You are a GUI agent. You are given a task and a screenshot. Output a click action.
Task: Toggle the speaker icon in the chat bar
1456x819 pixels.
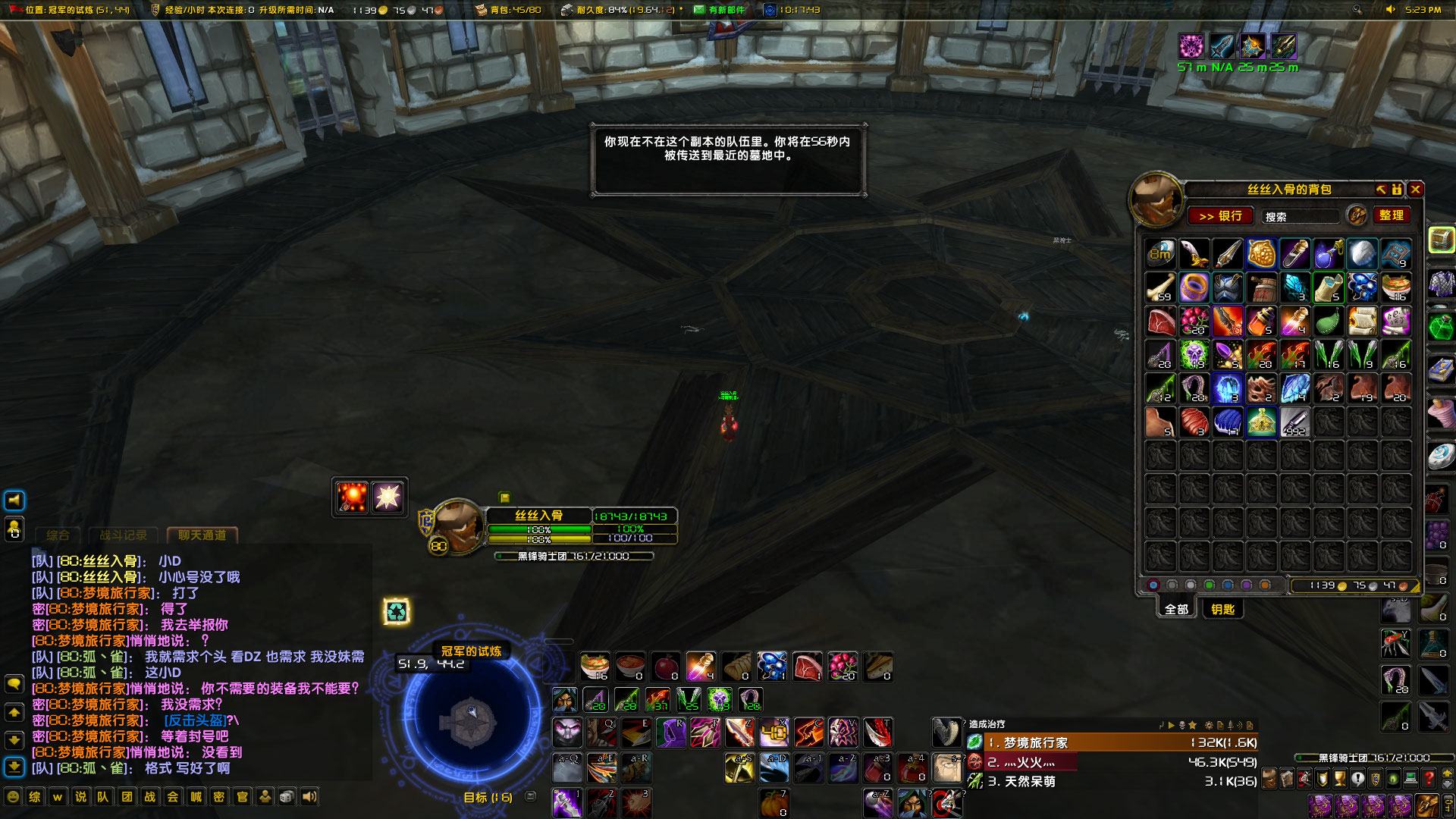pos(310,797)
